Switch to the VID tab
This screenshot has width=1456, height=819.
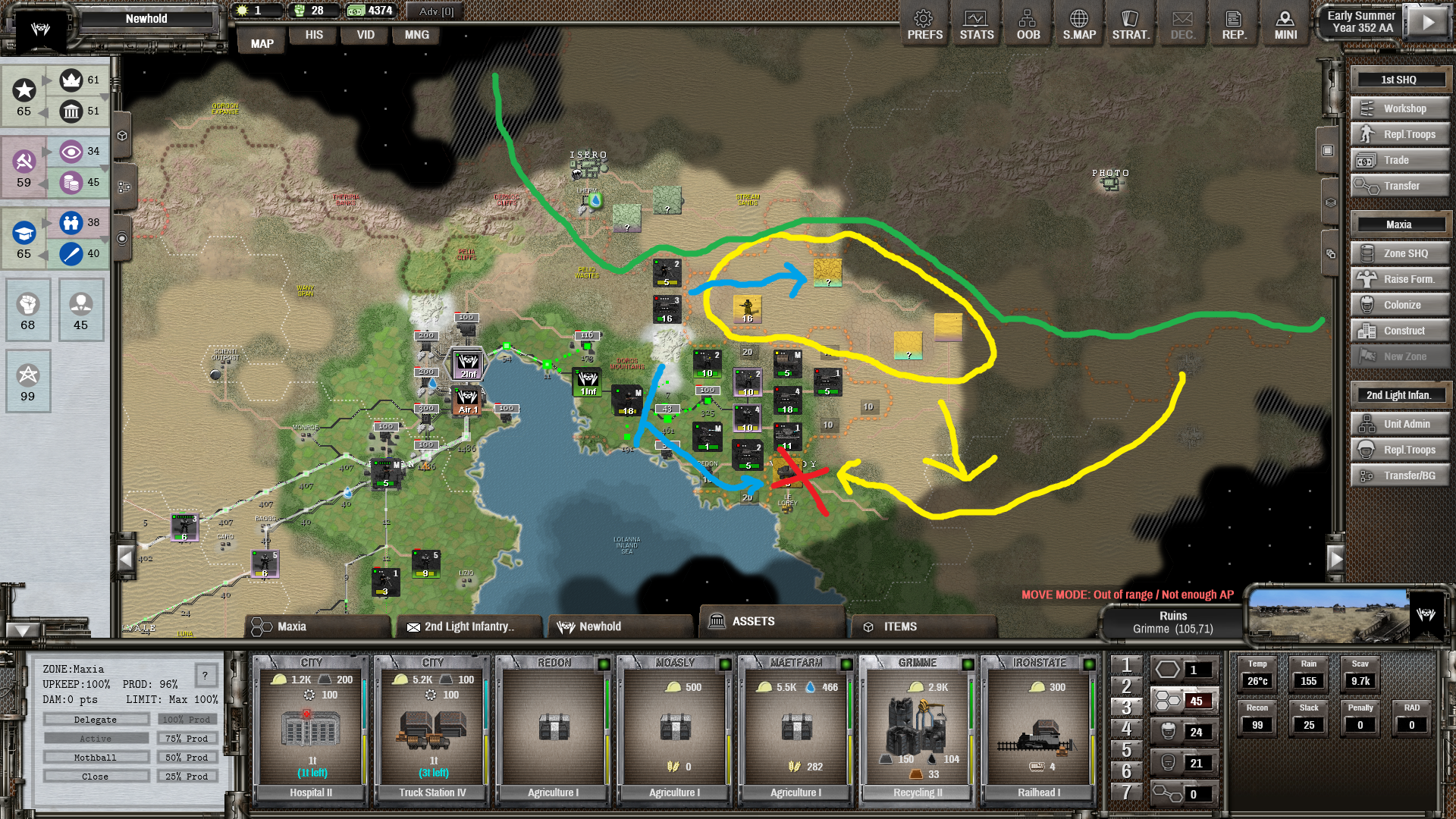pos(366,35)
